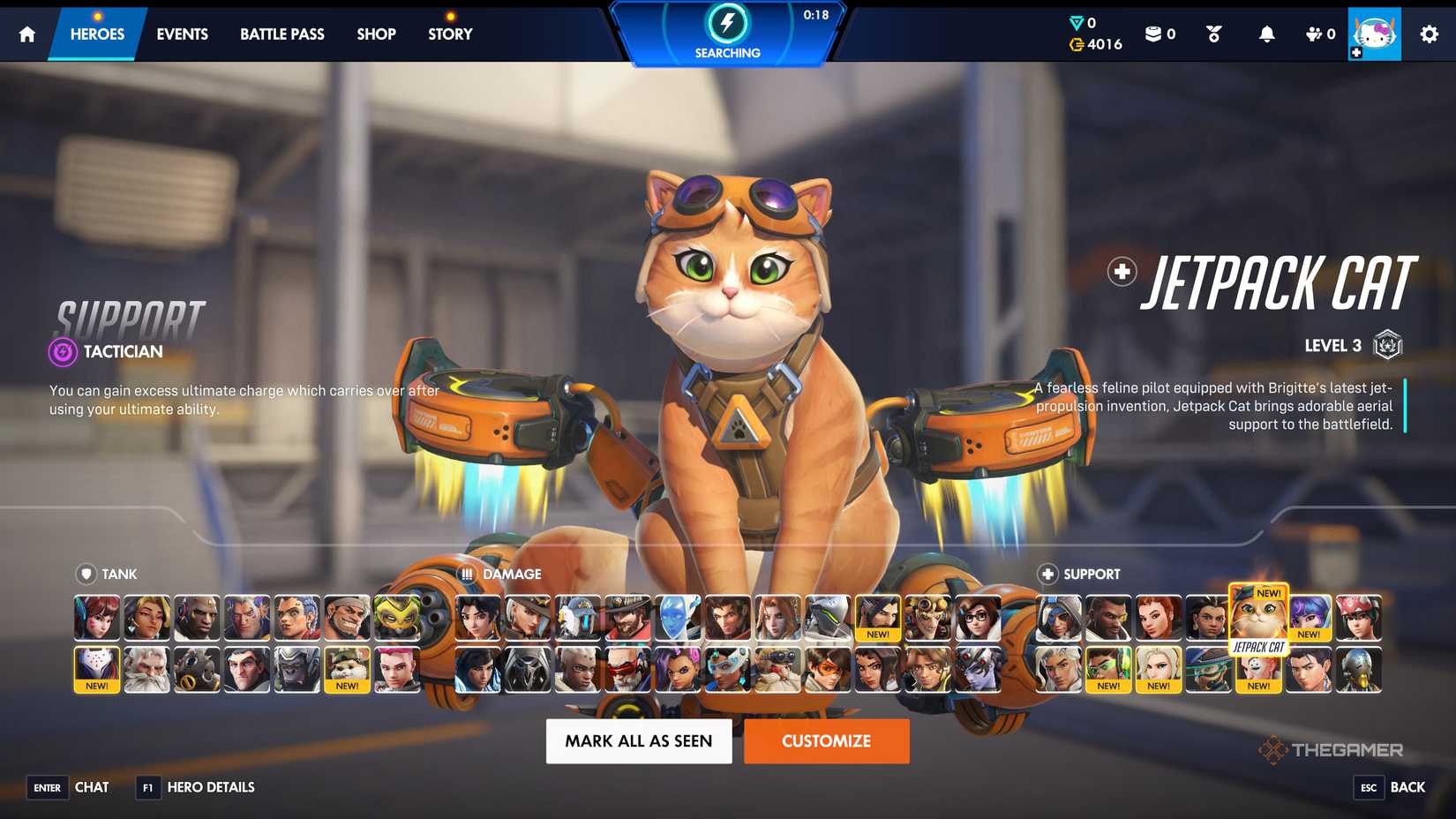Select the Tracer damage portrait

[x=829, y=671]
